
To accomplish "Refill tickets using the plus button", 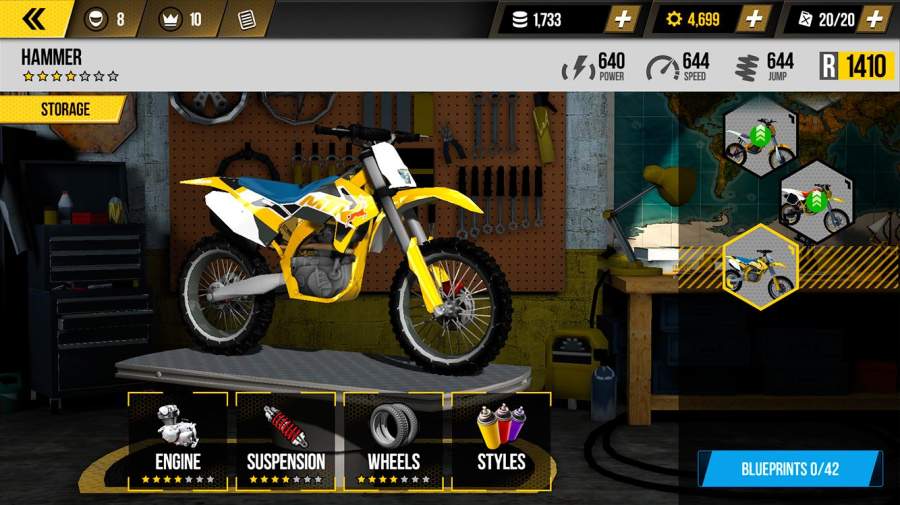I will coord(875,19).
